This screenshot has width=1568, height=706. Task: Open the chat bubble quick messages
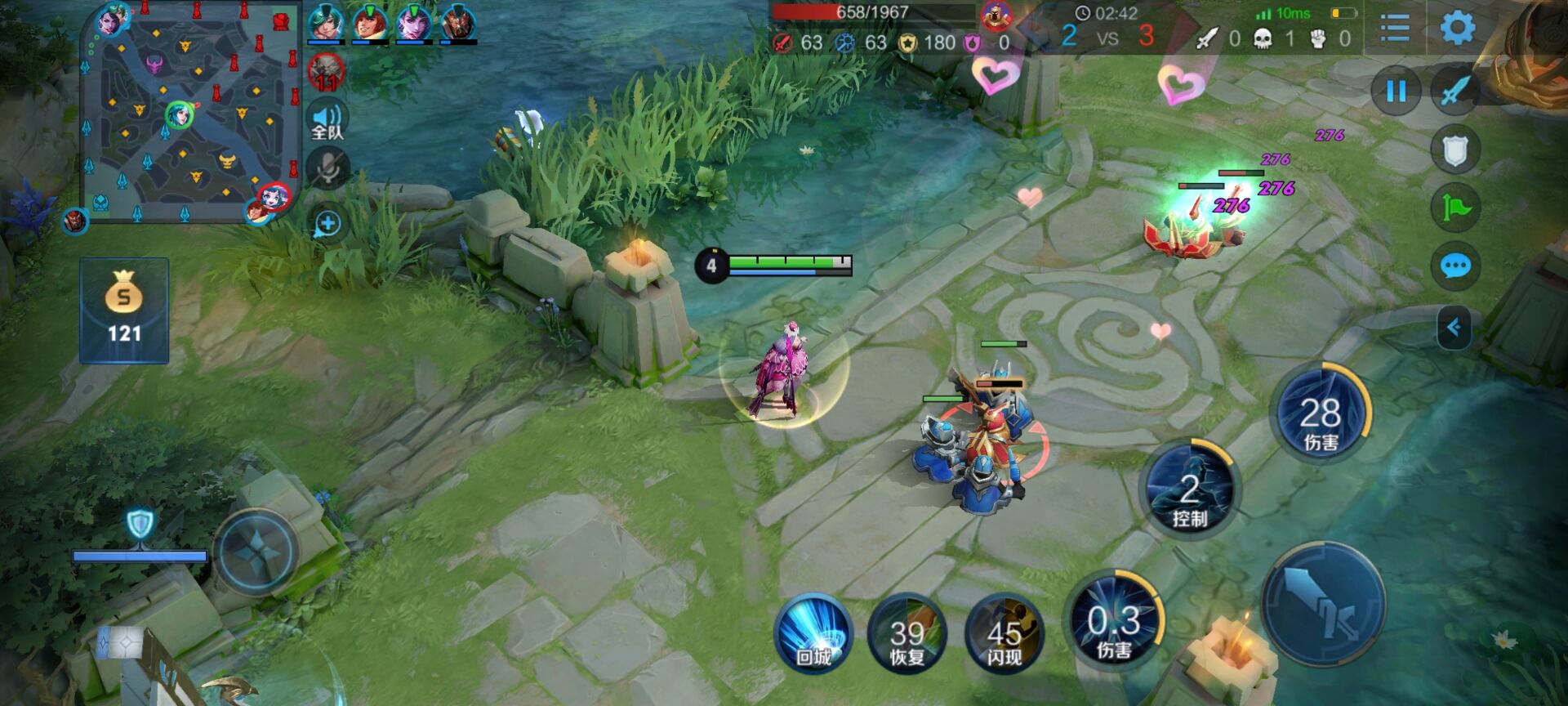coord(1455,266)
